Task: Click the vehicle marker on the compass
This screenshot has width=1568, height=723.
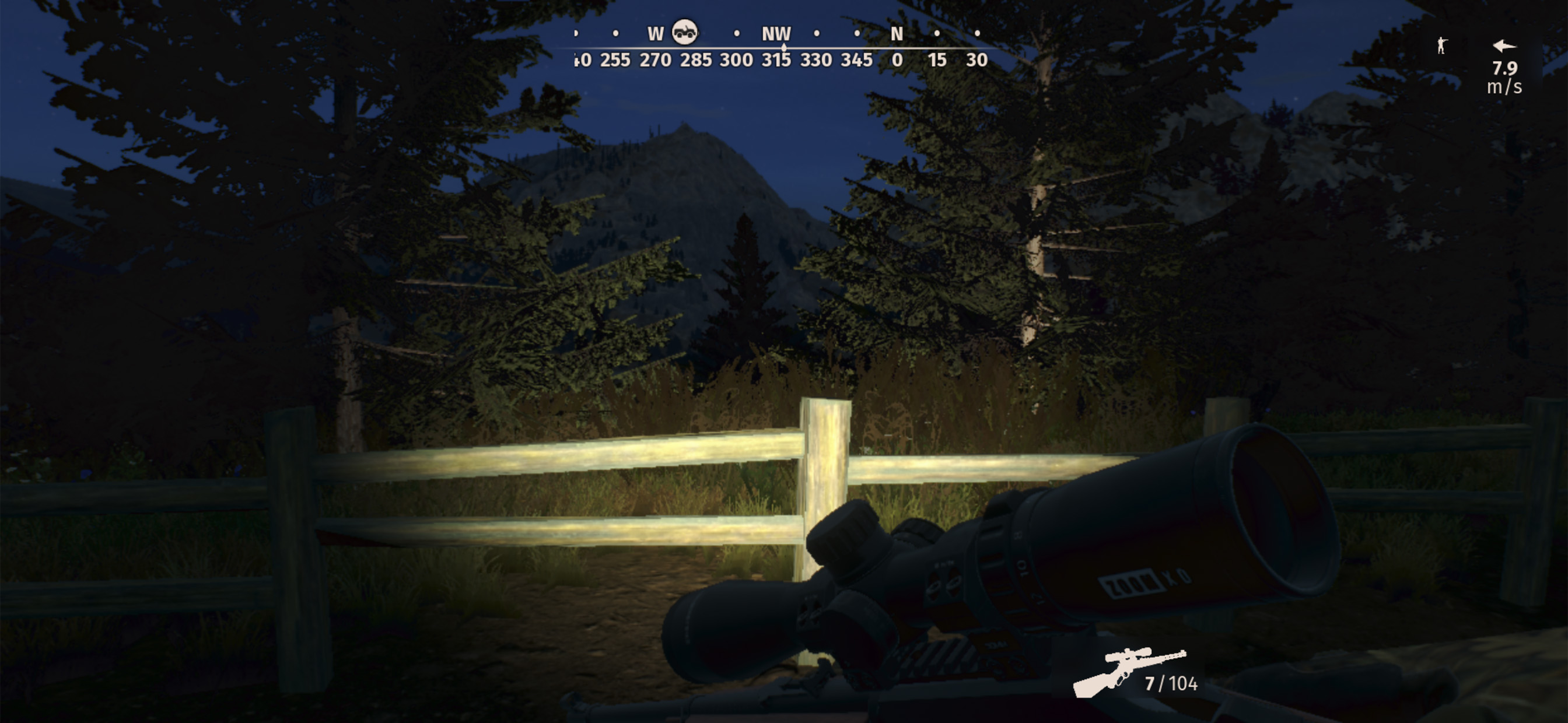Action: [x=684, y=32]
